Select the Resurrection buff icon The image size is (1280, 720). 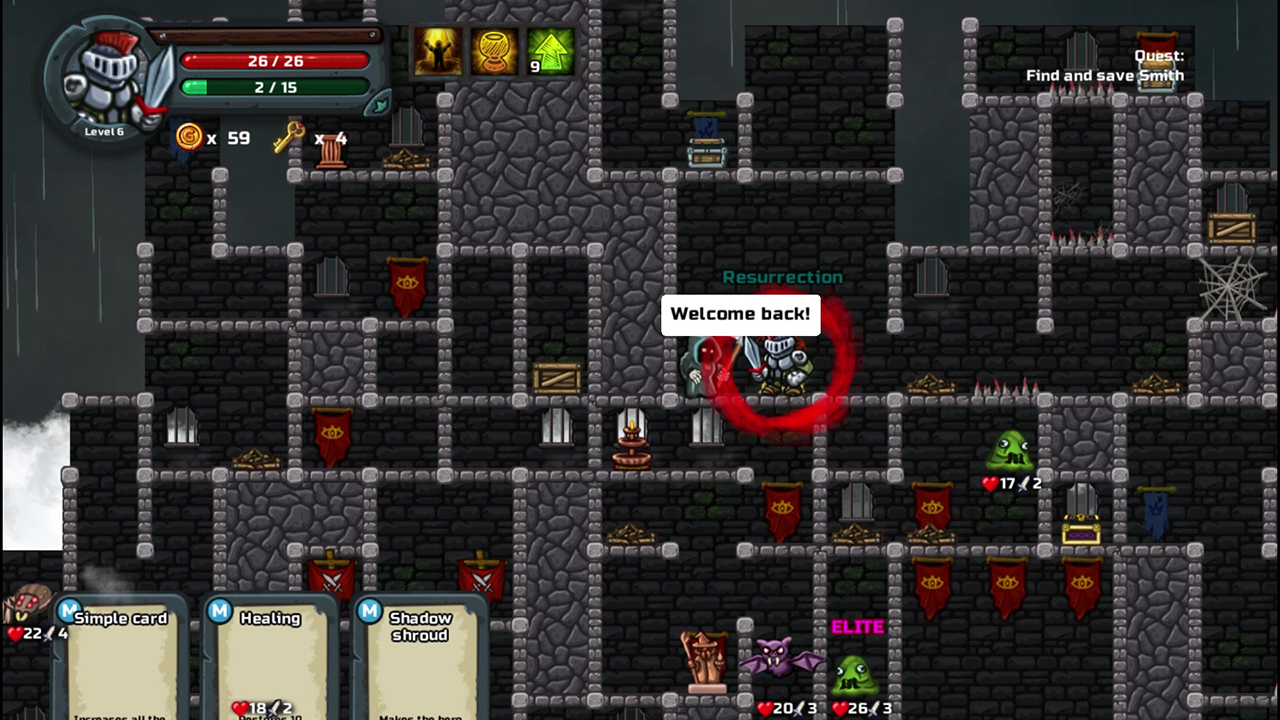click(437, 52)
